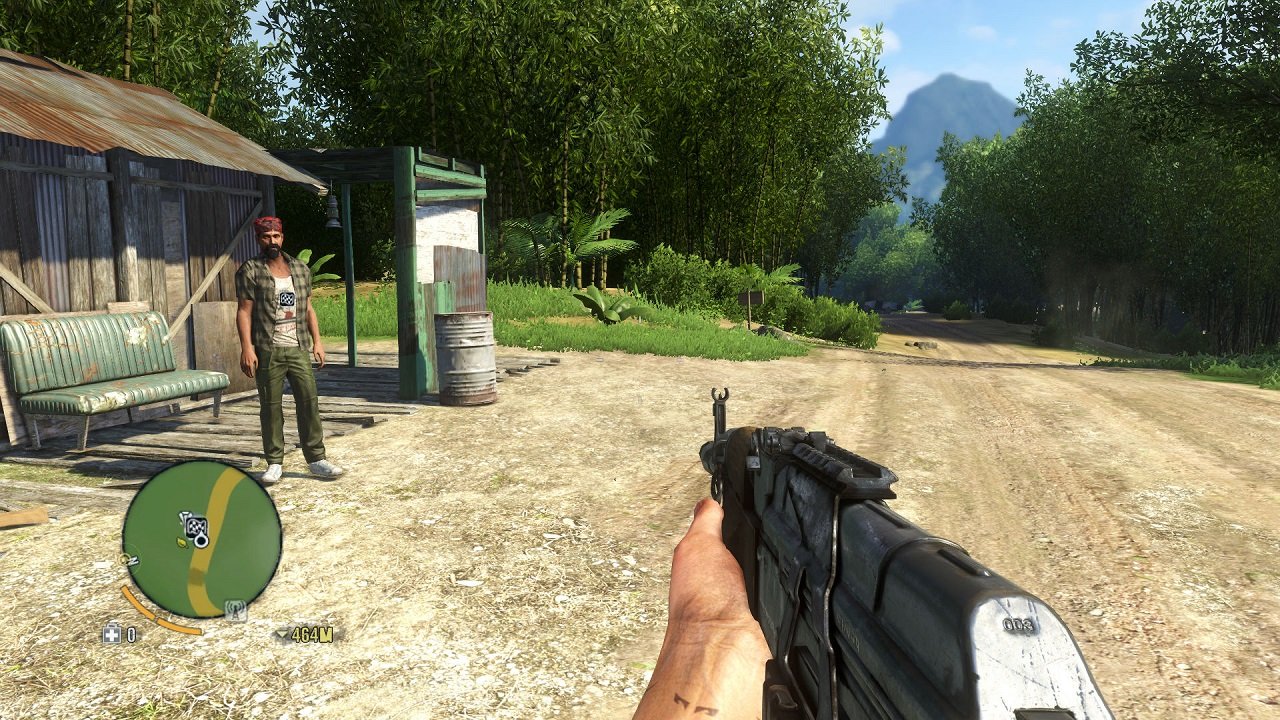The image size is (1280, 720).
Task: Click the waypoint arrow beside the 464M label
Action: pyautogui.click(x=283, y=634)
